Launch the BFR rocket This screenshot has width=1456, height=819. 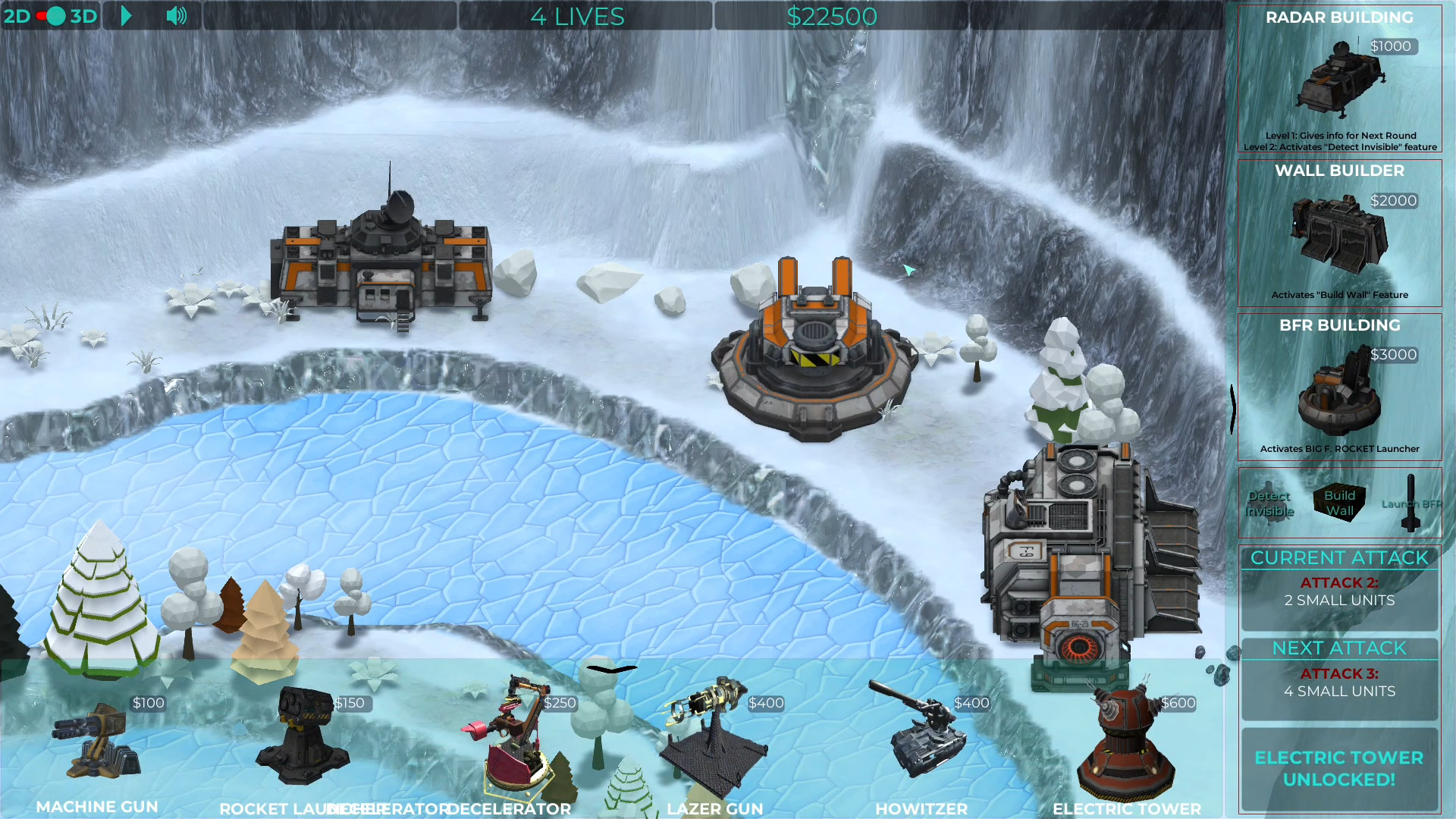click(1410, 504)
